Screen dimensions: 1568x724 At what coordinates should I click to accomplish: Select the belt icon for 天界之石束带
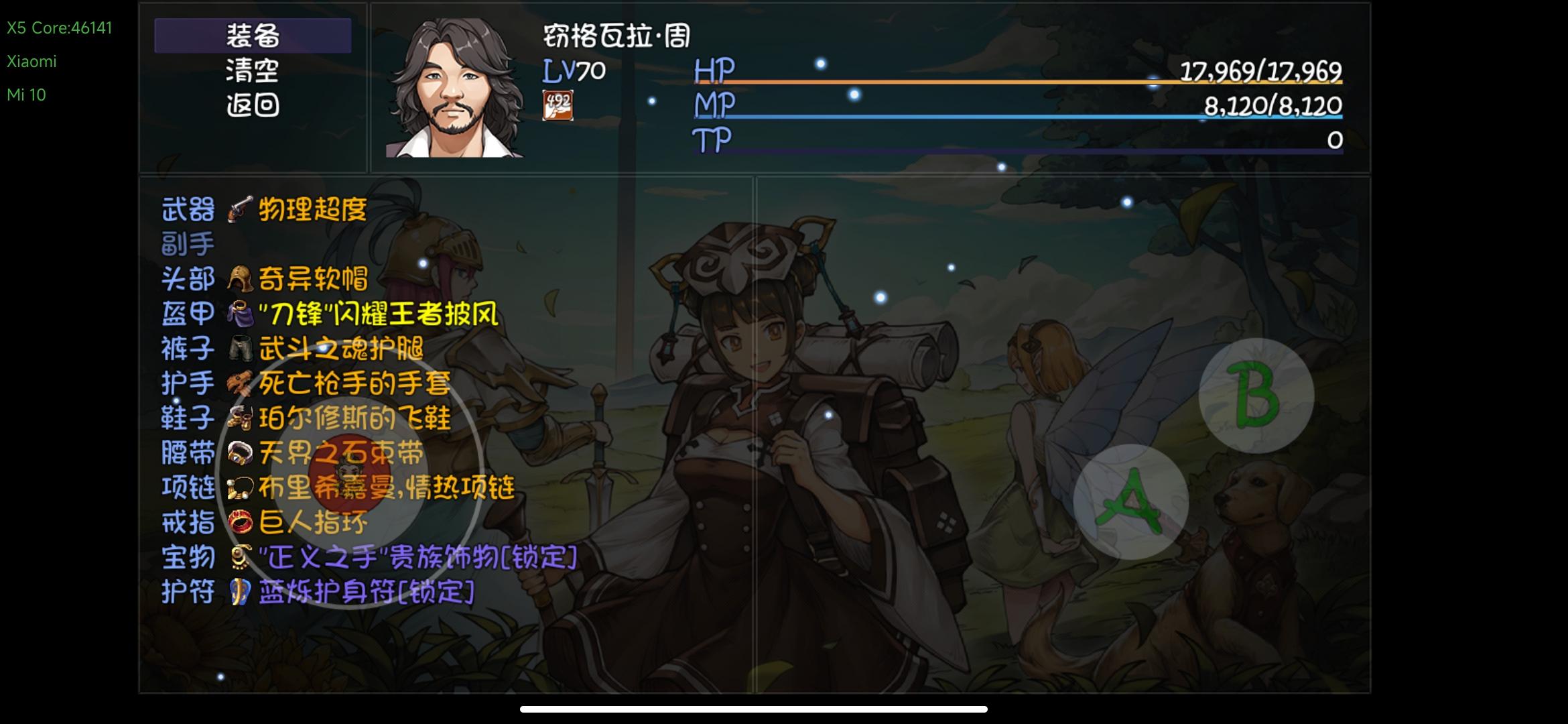(240, 452)
